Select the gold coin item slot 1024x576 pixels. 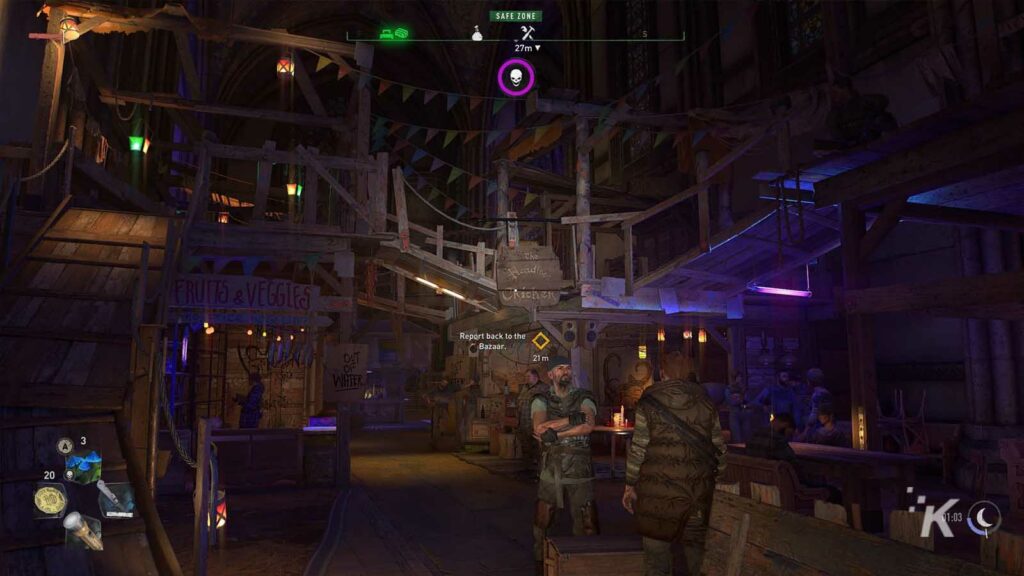click(x=50, y=499)
